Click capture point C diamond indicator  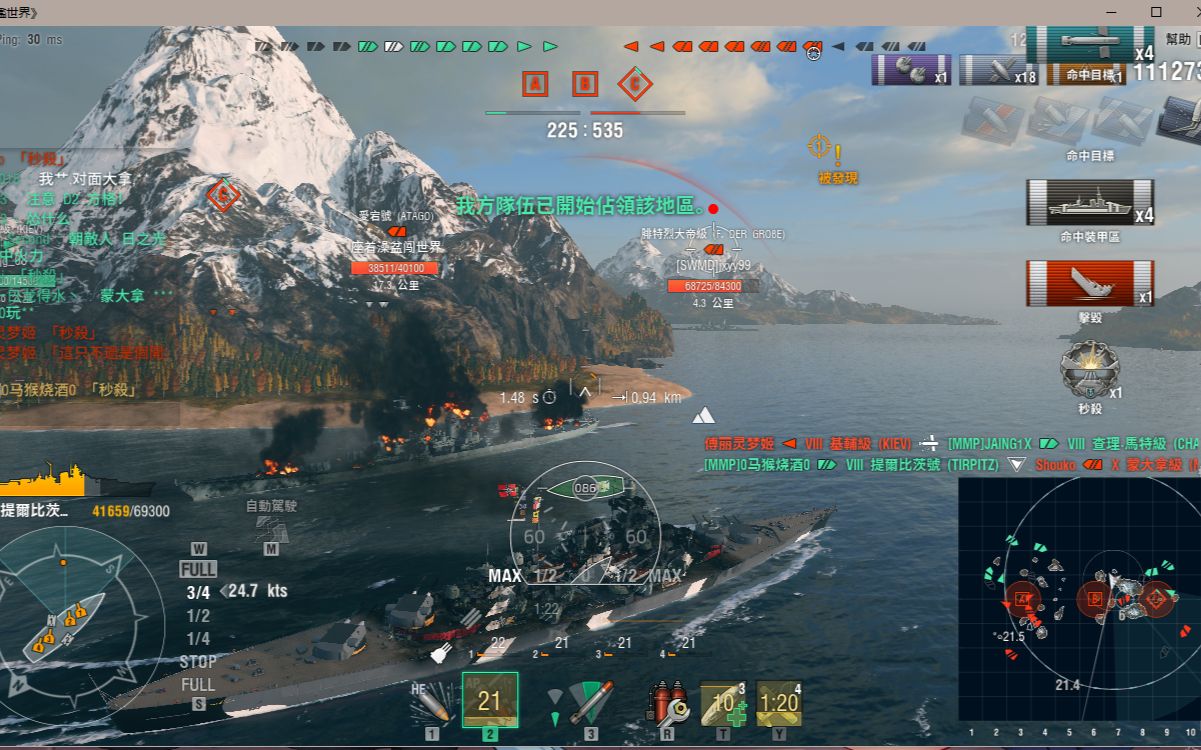(x=634, y=84)
